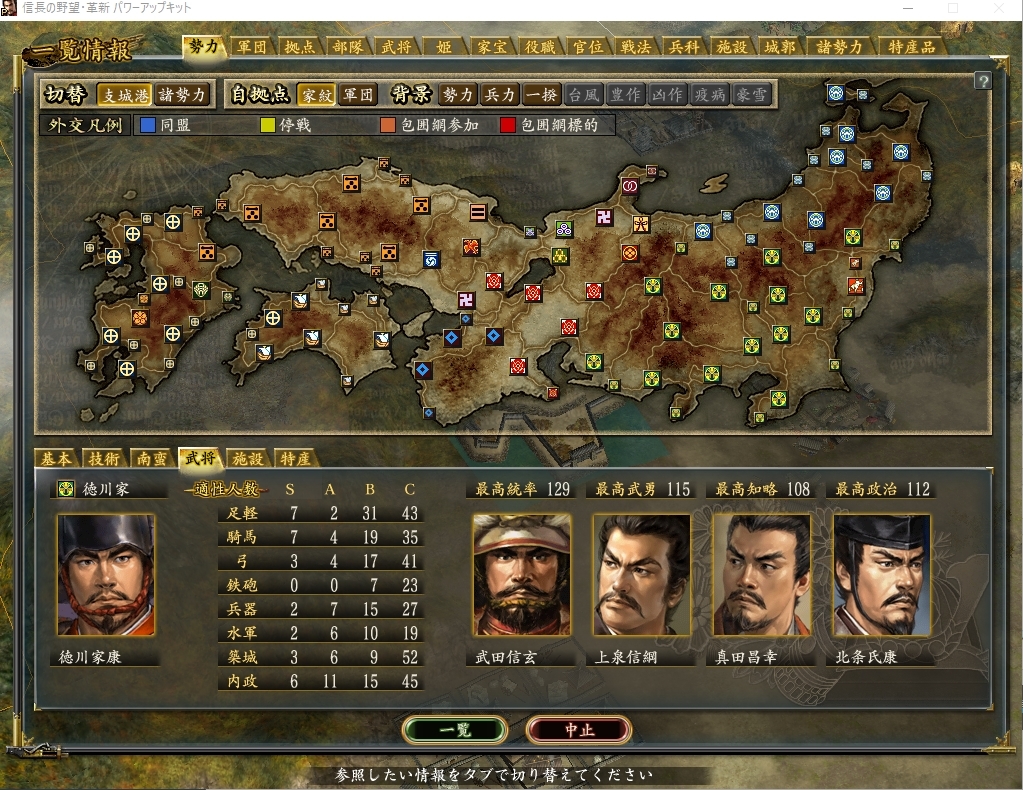Viewport: 1023px width, 790px height.
Task: Open the 拠点 tab in the top row
Action: tap(300, 47)
